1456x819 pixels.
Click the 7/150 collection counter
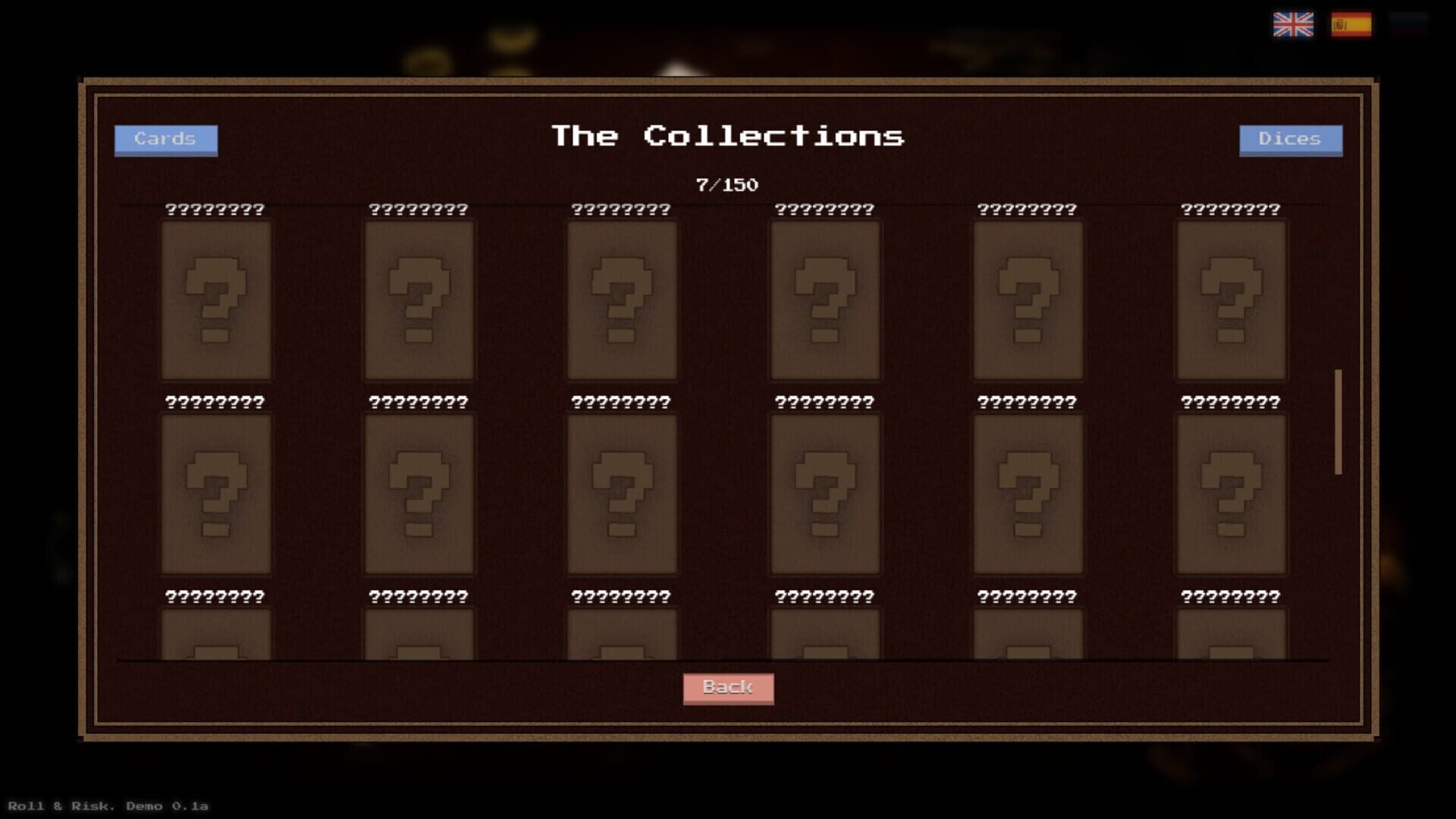point(728,183)
